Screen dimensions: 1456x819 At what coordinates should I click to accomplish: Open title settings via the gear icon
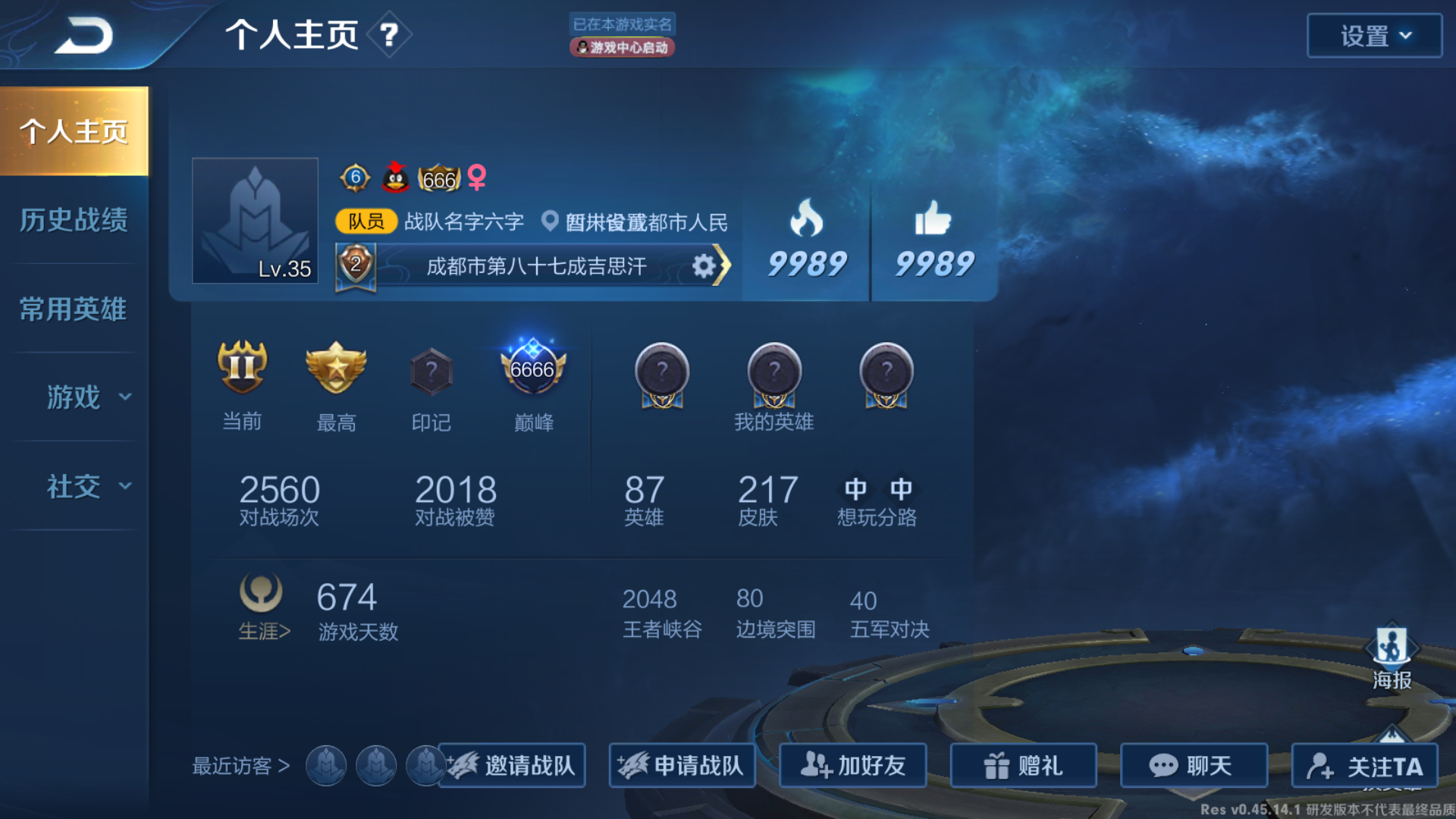pyautogui.click(x=705, y=266)
